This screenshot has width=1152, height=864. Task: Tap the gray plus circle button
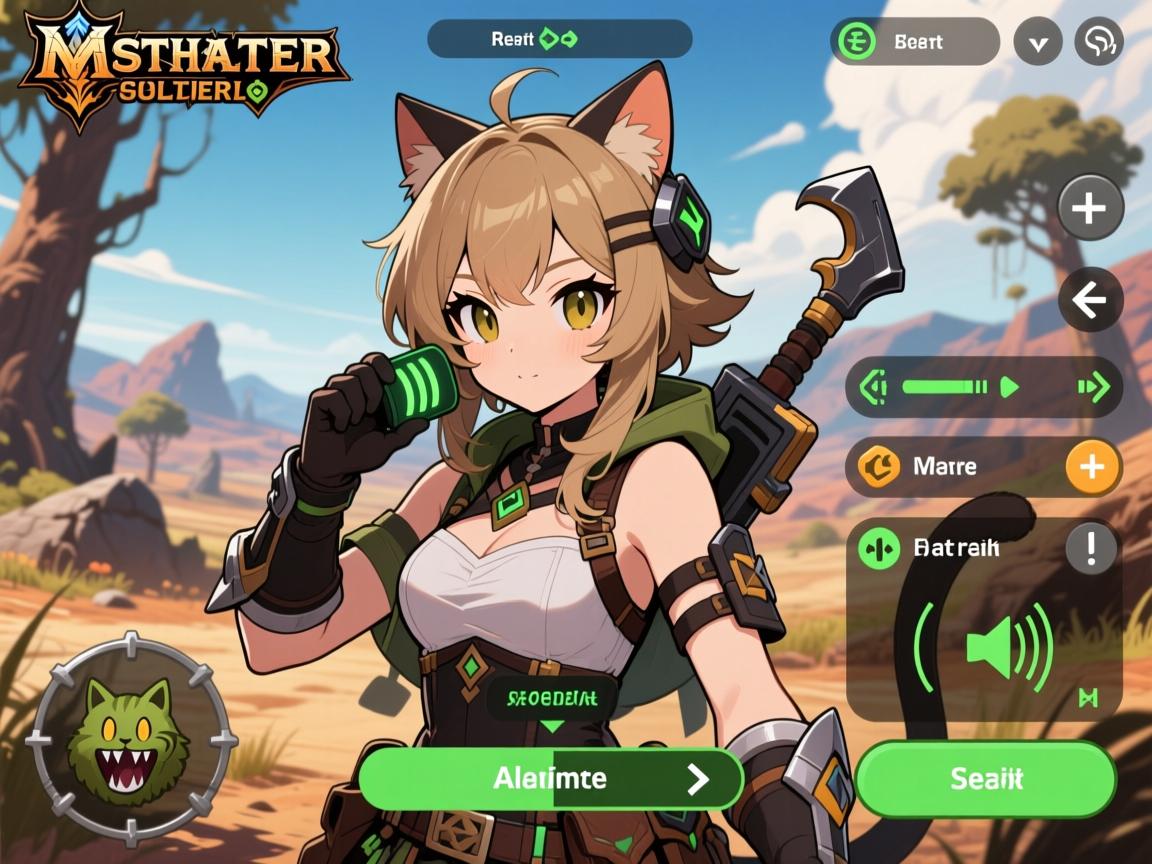click(1090, 208)
